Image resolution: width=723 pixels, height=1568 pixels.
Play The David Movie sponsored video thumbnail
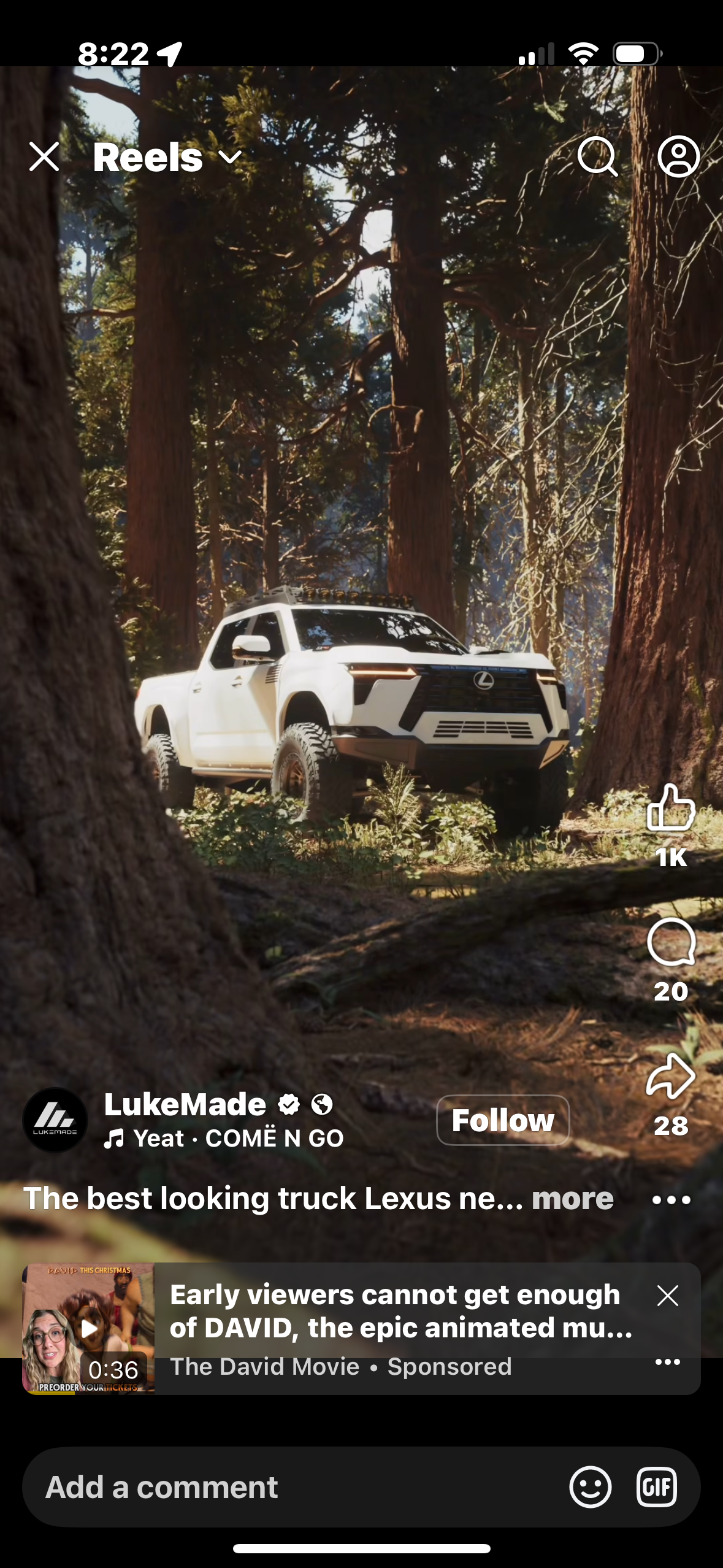pos(88,1328)
